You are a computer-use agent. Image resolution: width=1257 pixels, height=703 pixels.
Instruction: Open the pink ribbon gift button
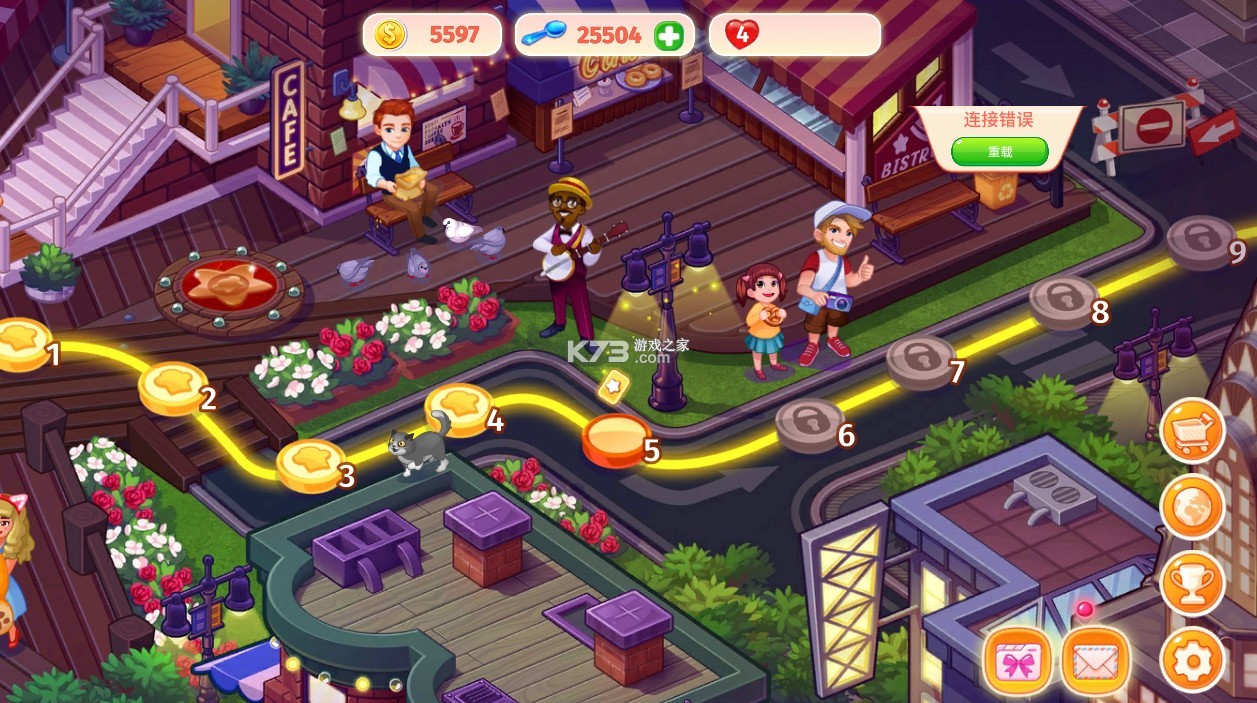[1017, 661]
